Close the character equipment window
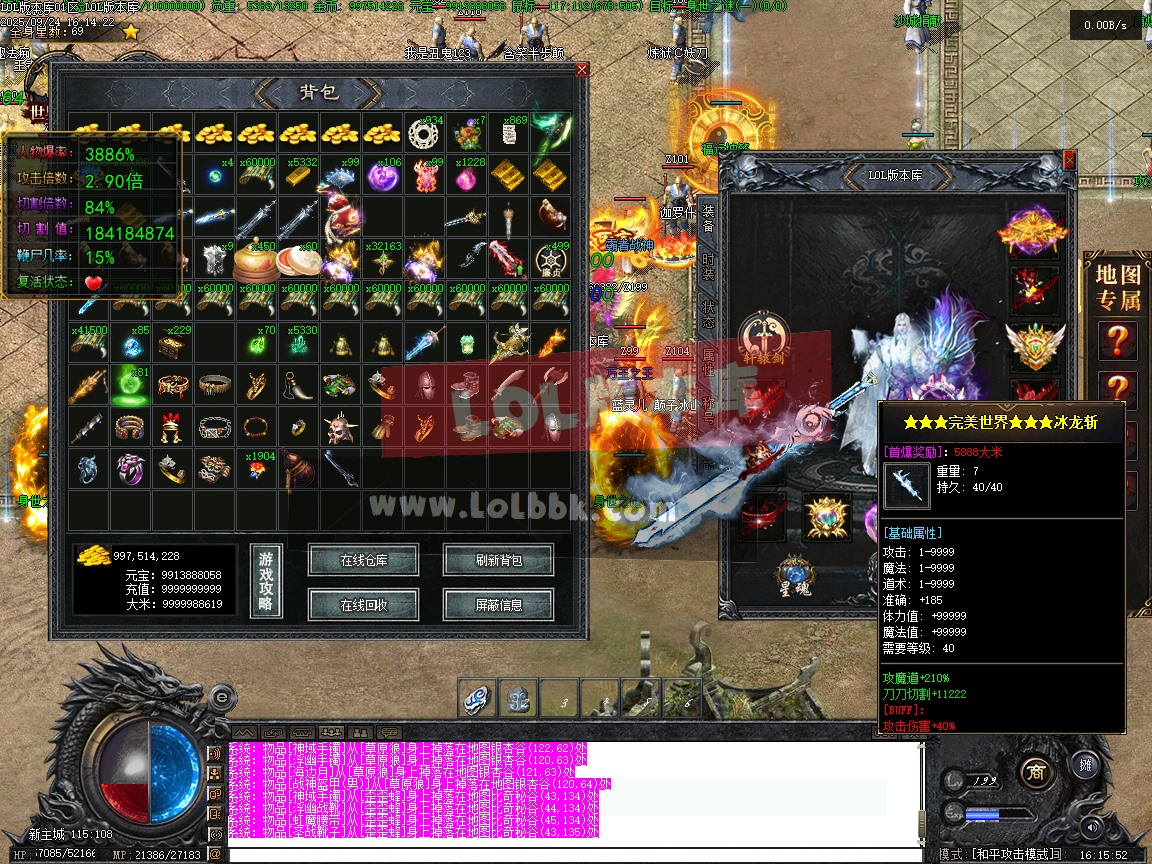This screenshot has height=864, width=1152. coord(1069,159)
